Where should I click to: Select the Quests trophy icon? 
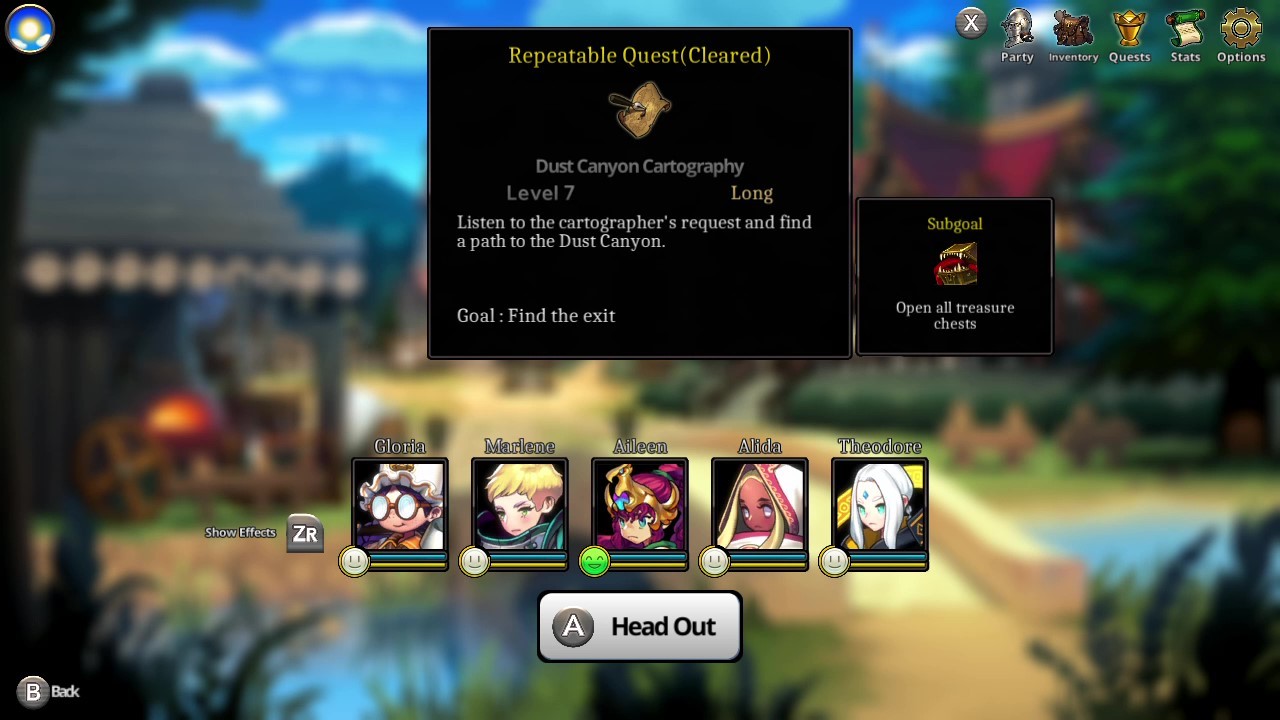click(1129, 30)
